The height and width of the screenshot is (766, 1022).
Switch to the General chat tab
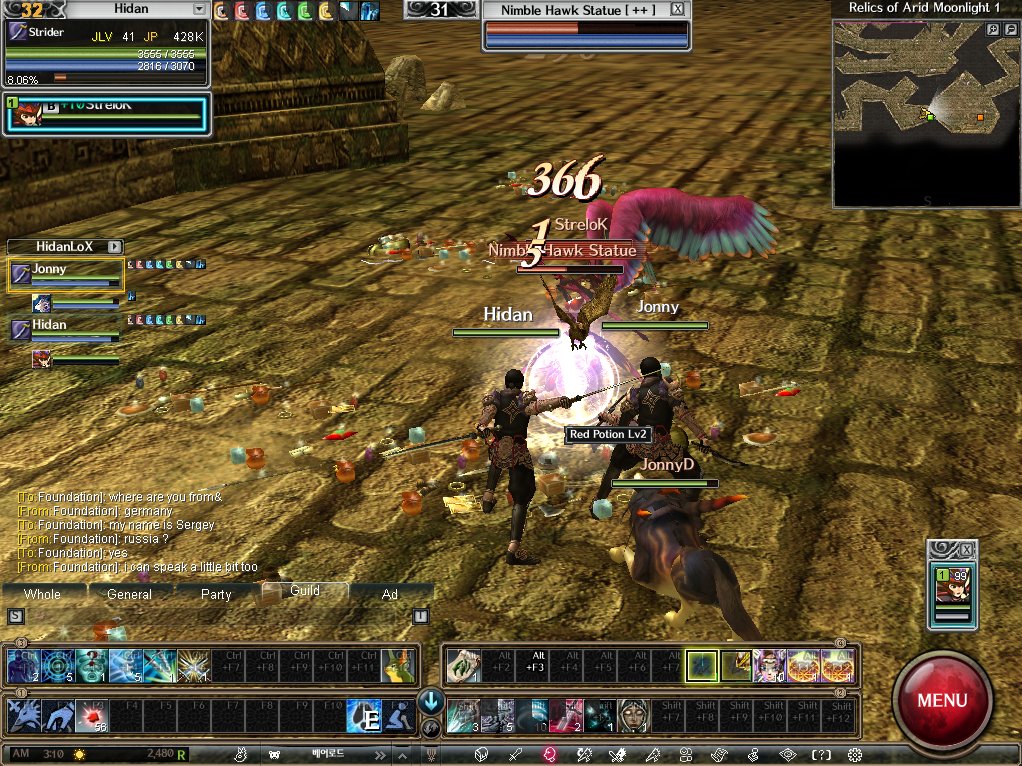pos(129,594)
